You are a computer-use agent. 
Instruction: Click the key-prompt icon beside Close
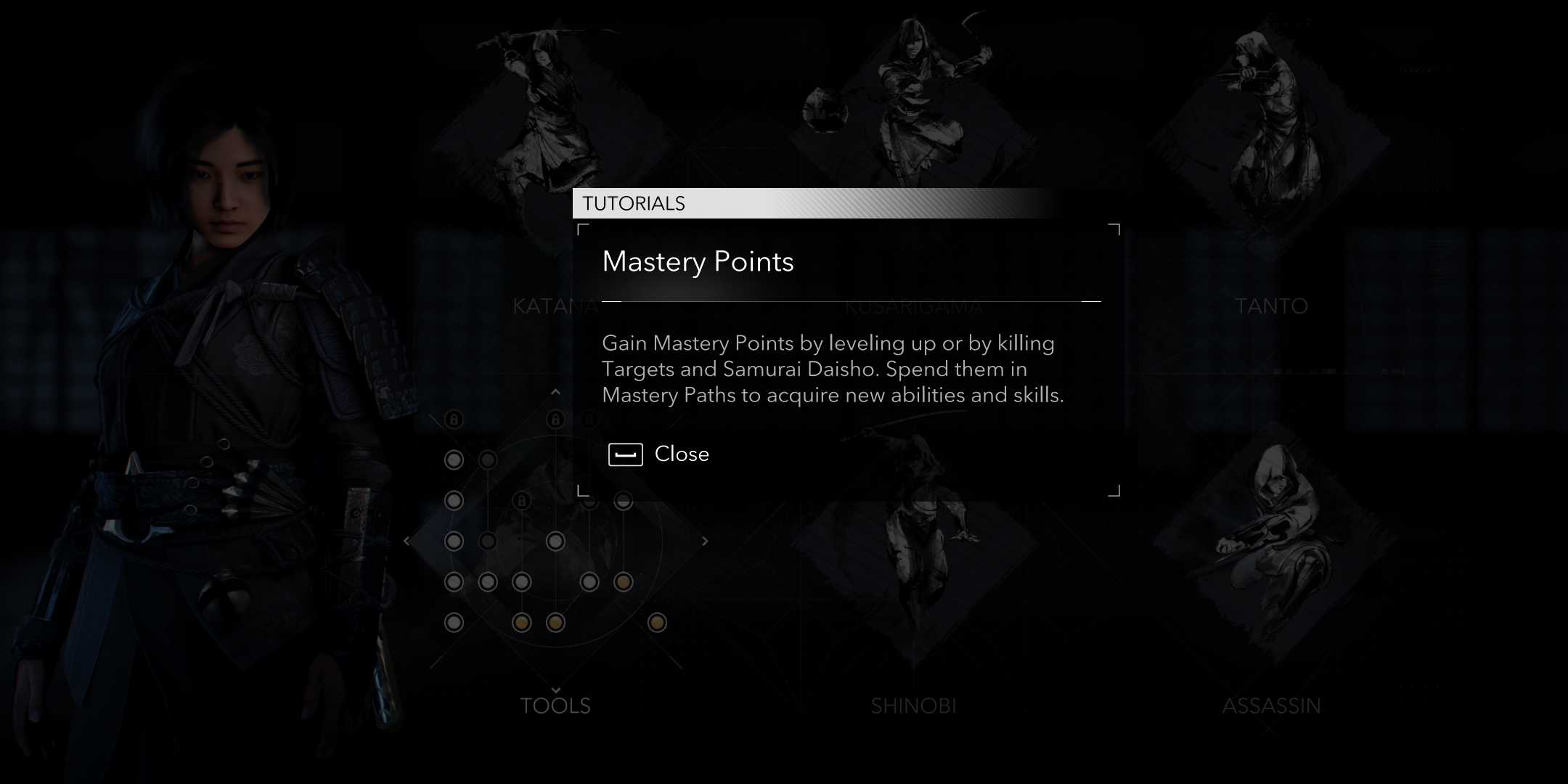pyautogui.click(x=626, y=454)
